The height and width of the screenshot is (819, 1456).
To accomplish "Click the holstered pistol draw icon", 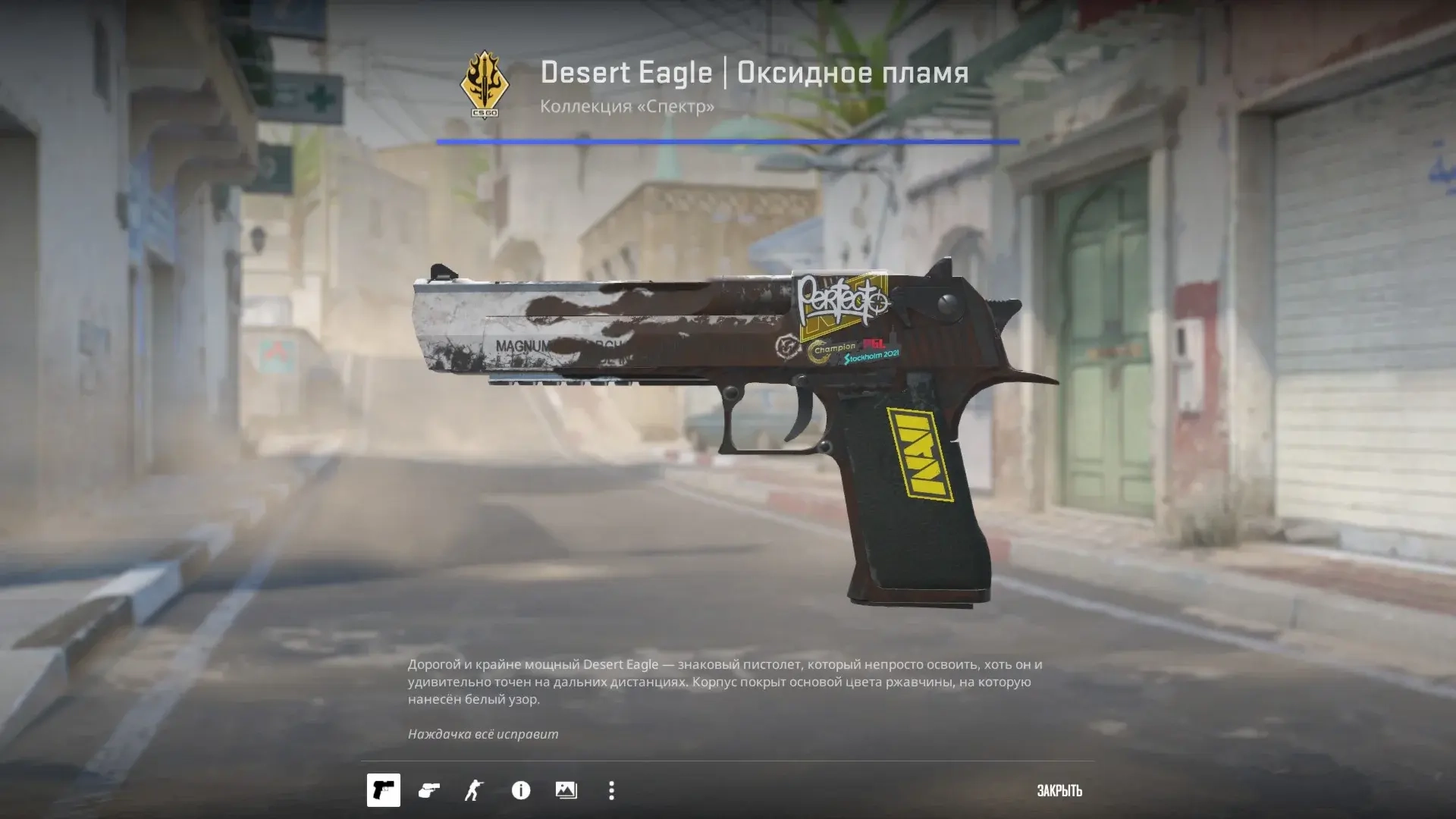I will (x=428, y=791).
